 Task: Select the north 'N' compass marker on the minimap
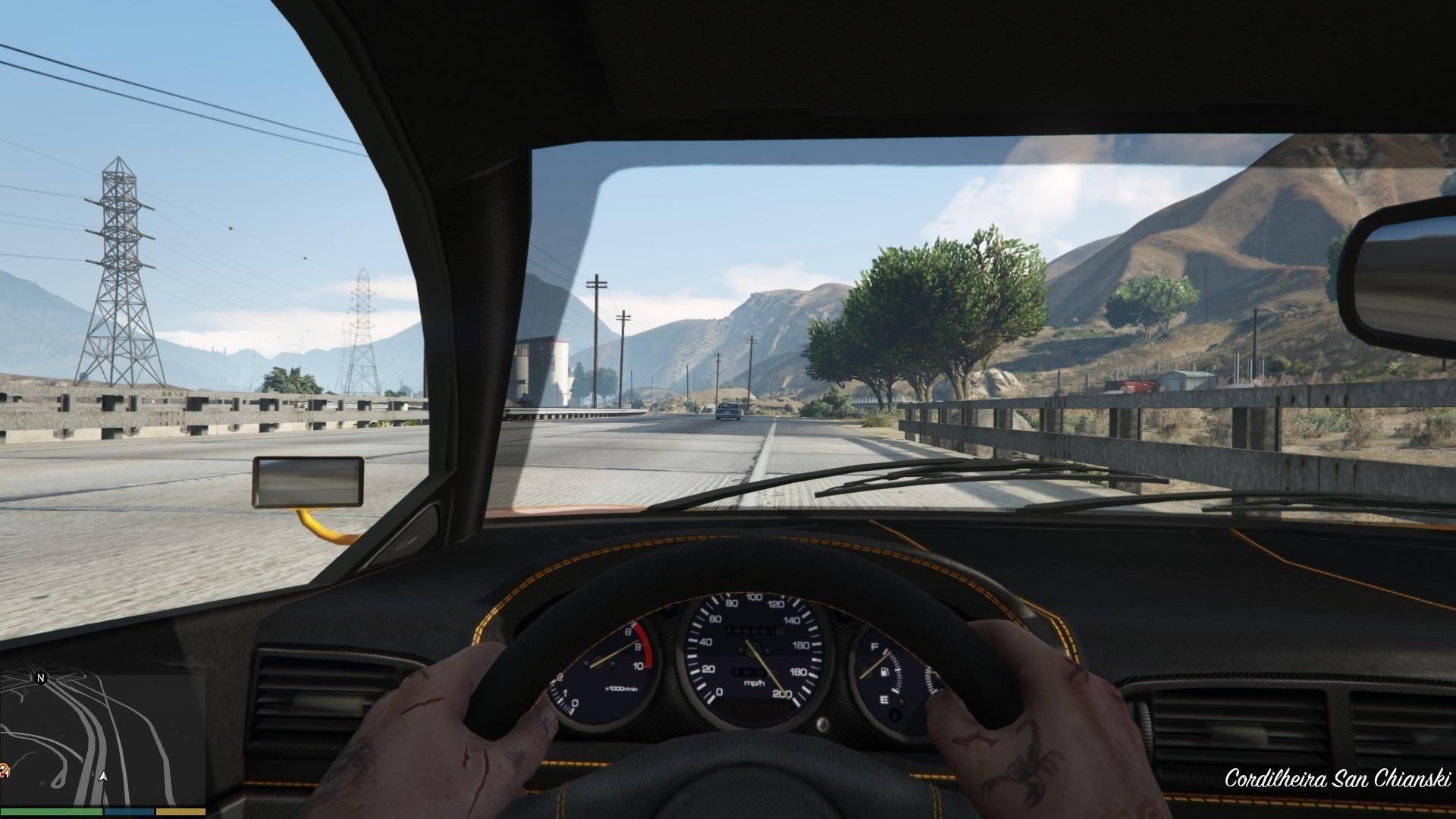[41, 678]
